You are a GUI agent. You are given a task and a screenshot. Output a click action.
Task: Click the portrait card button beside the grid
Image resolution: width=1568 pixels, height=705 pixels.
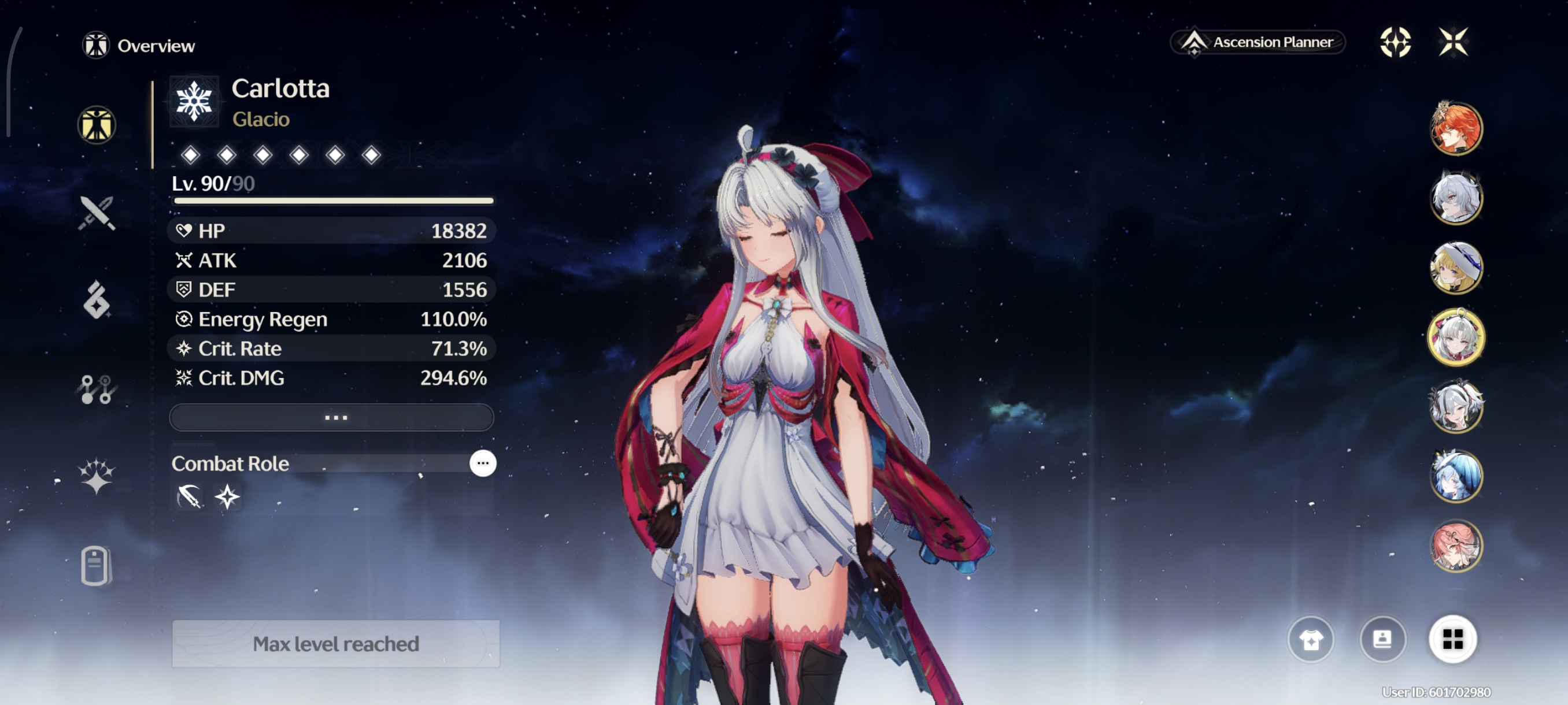1382,639
